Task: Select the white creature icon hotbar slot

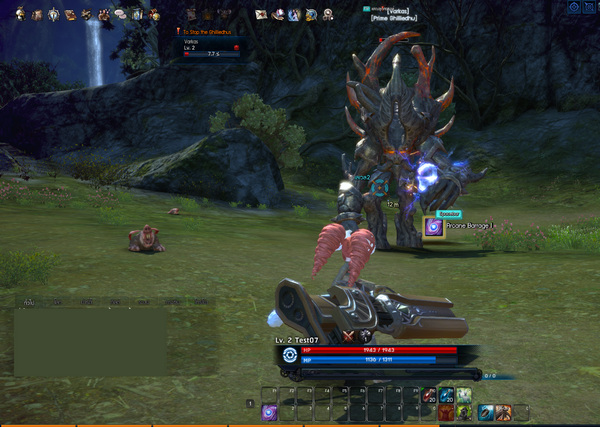Action: point(464,396)
